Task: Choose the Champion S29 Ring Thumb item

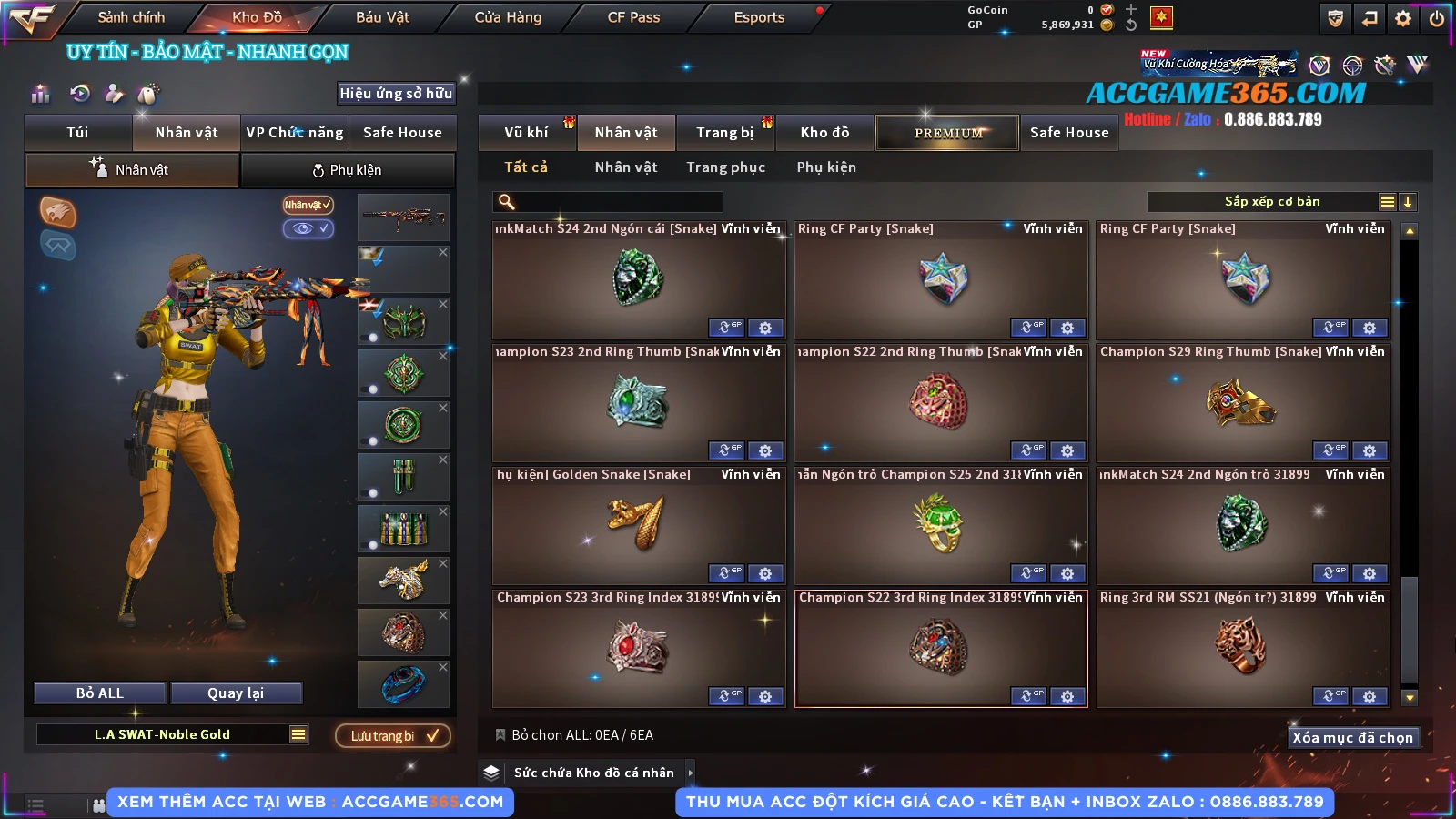Action: coord(1242,400)
